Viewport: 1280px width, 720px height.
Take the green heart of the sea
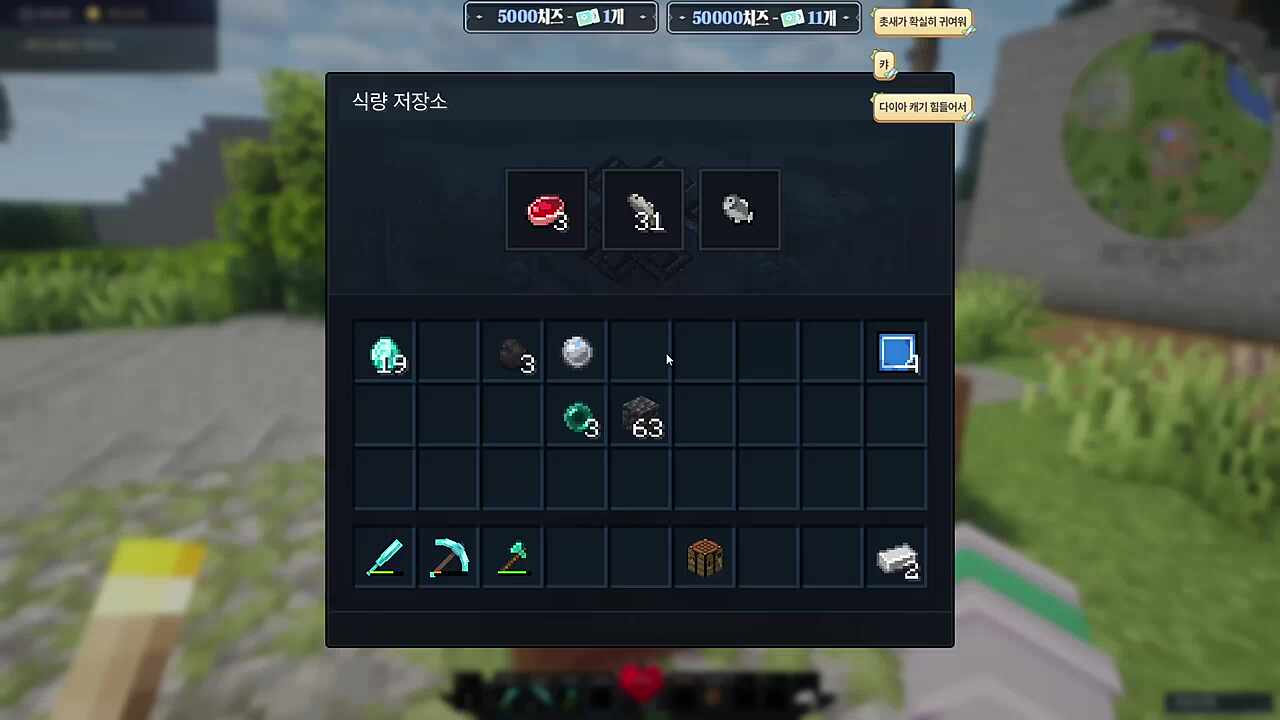576,416
